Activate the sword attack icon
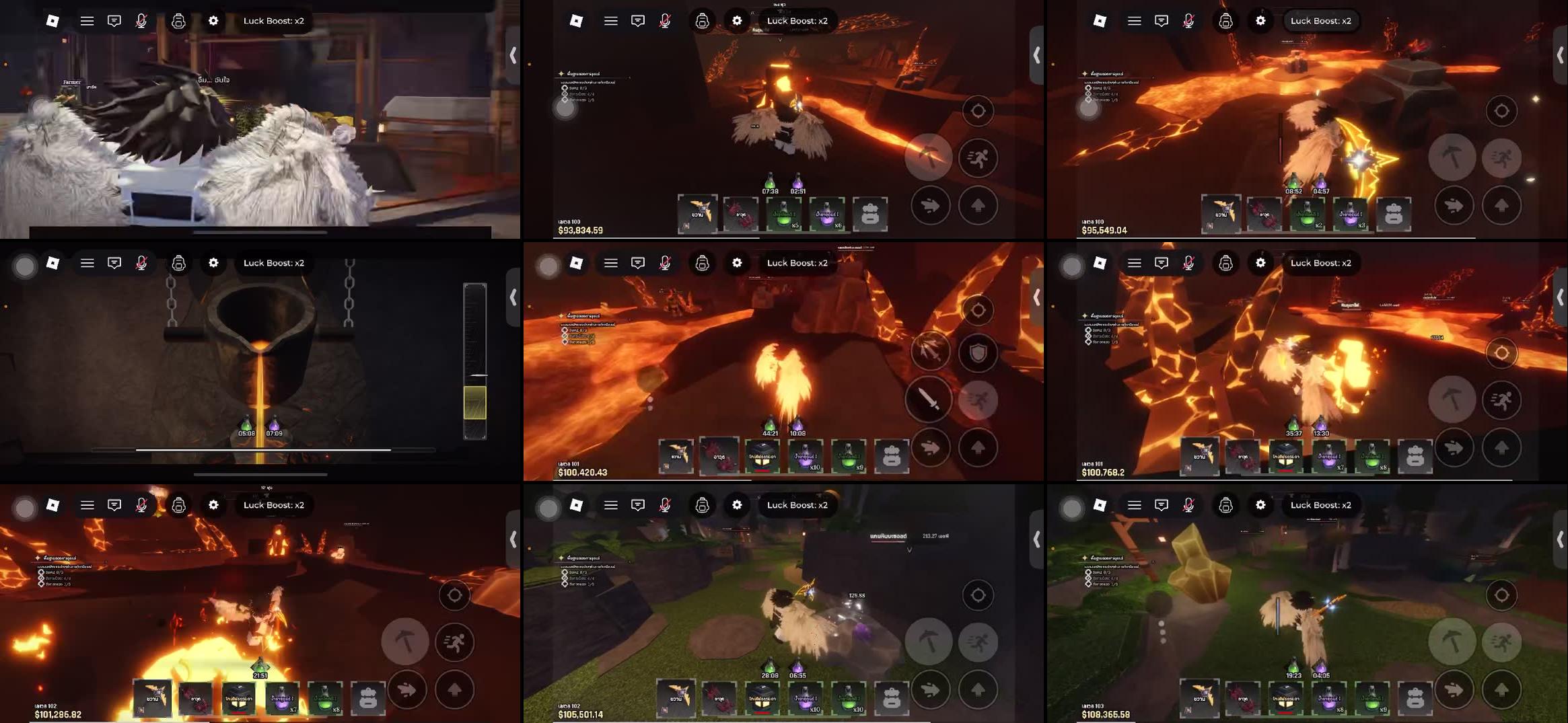The width and height of the screenshot is (1568, 723). [x=932, y=399]
